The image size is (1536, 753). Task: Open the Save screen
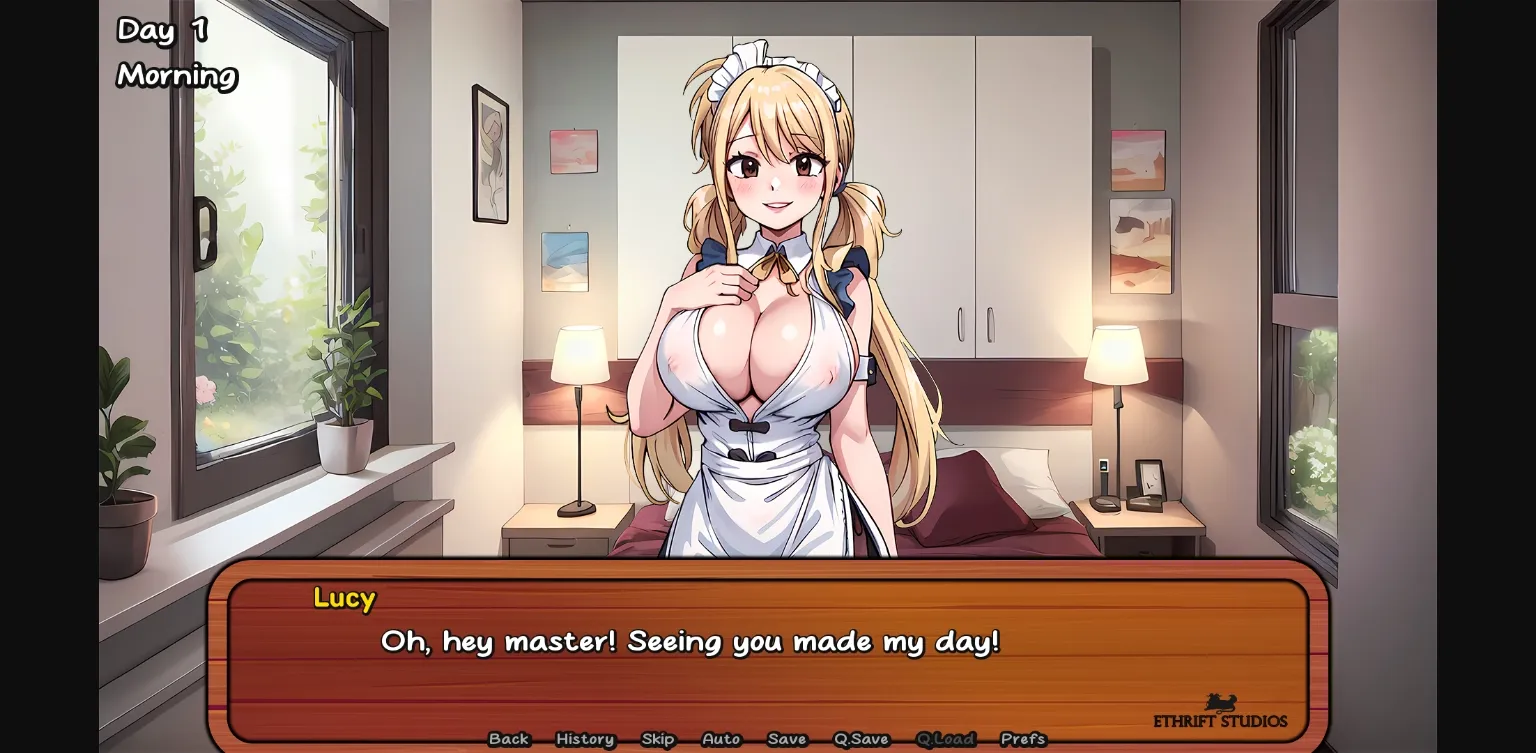tap(787, 739)
